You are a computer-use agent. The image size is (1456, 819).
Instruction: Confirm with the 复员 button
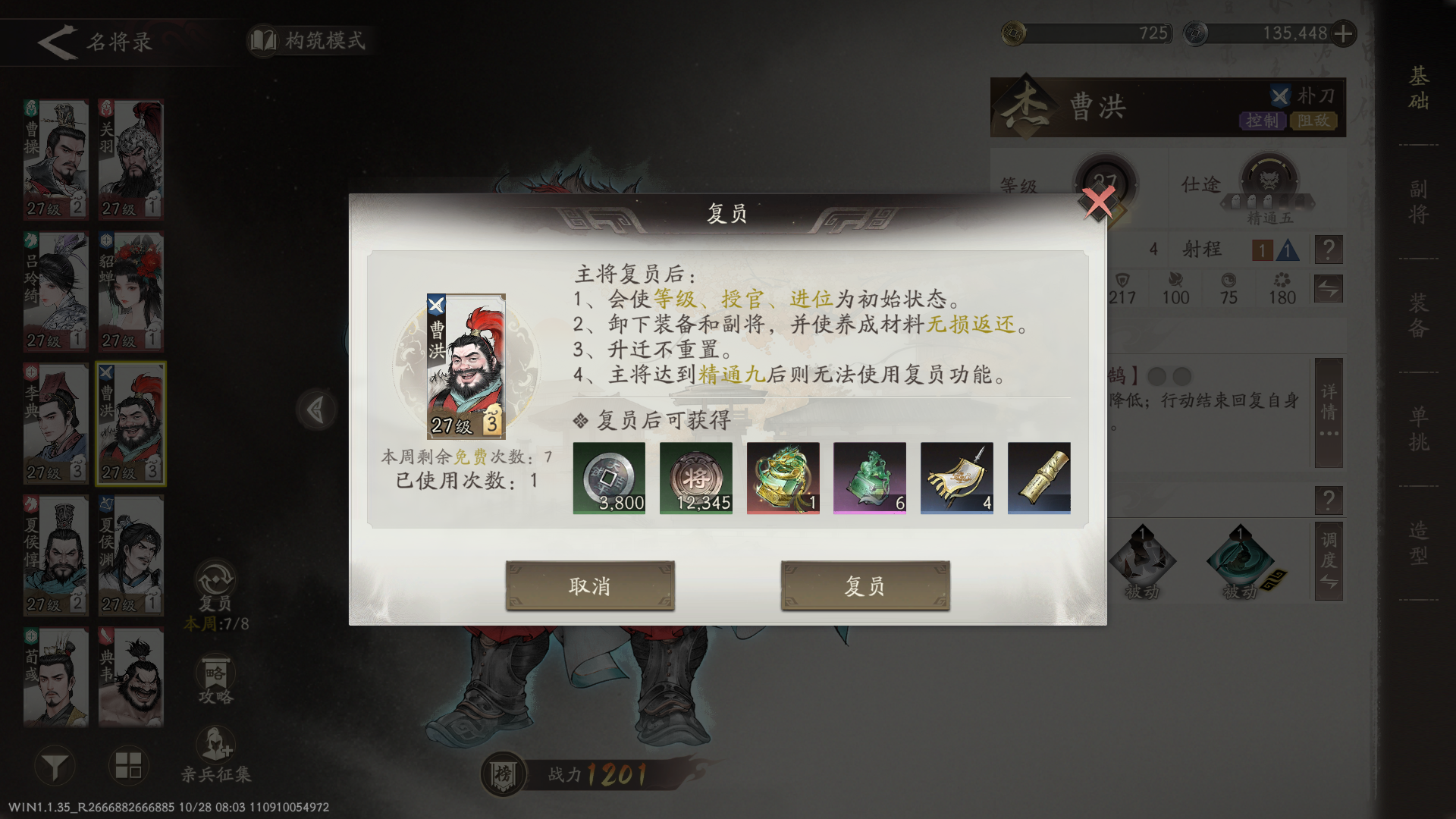[864, 585]
